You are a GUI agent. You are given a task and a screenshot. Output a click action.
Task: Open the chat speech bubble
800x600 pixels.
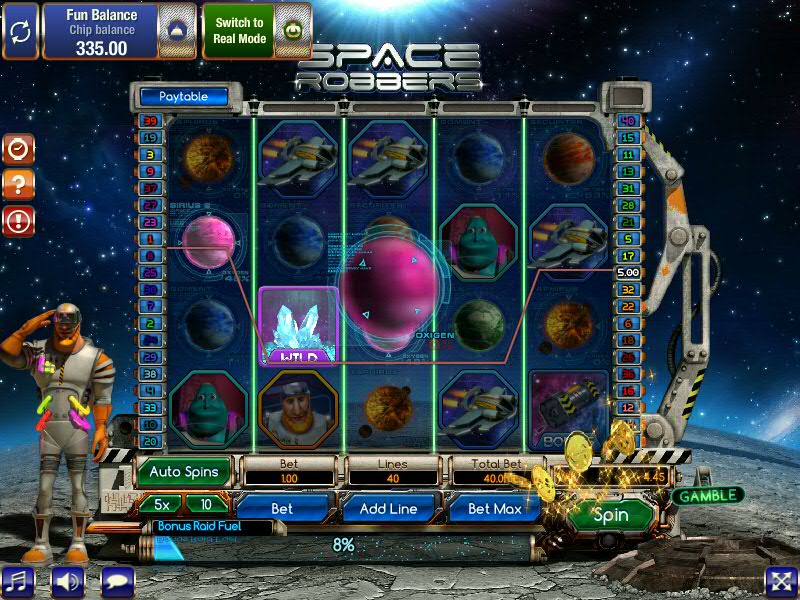[117, 581]
